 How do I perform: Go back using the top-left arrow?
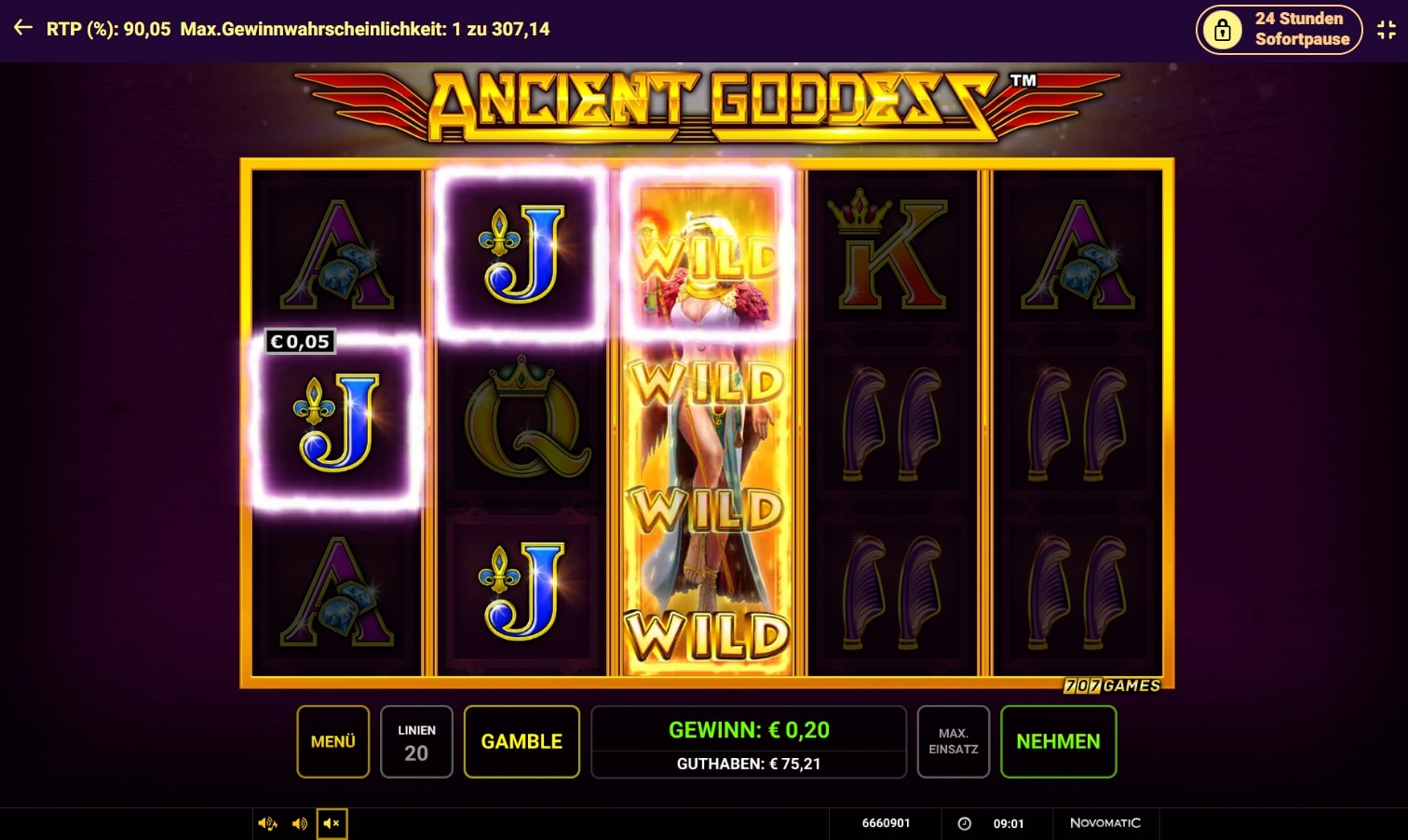23,29
